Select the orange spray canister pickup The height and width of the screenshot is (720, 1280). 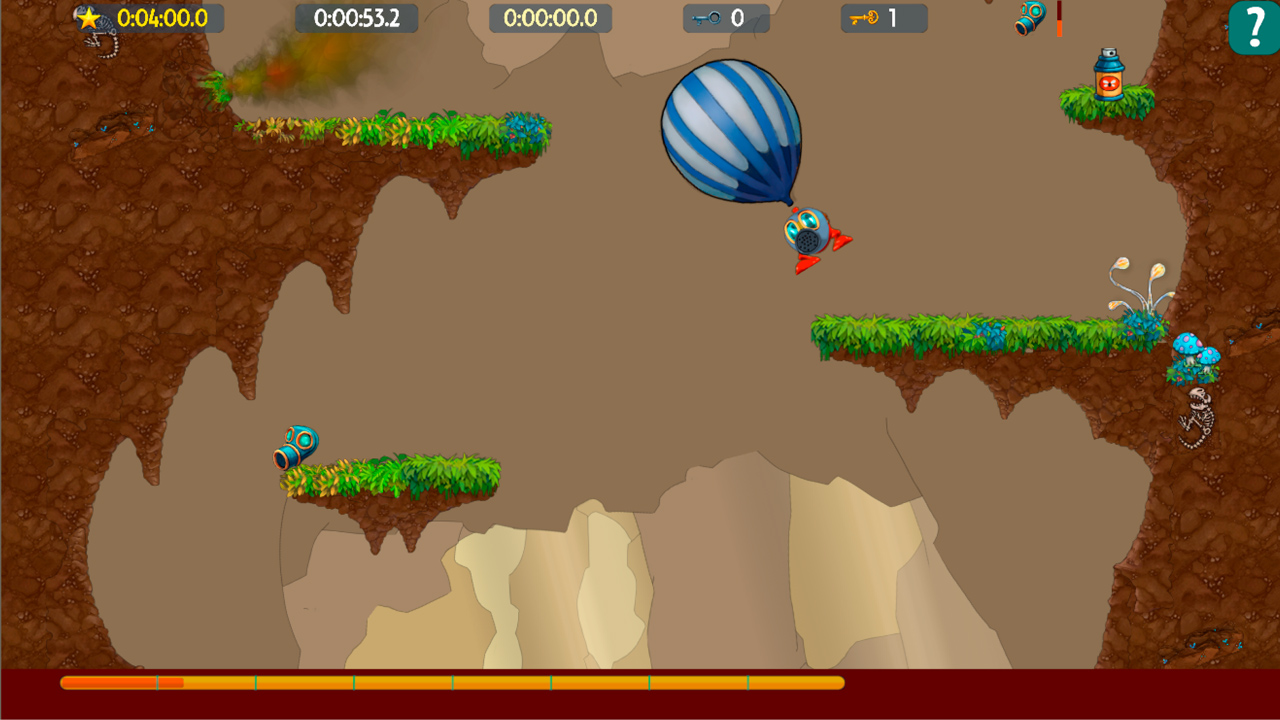coord(1110,75)
